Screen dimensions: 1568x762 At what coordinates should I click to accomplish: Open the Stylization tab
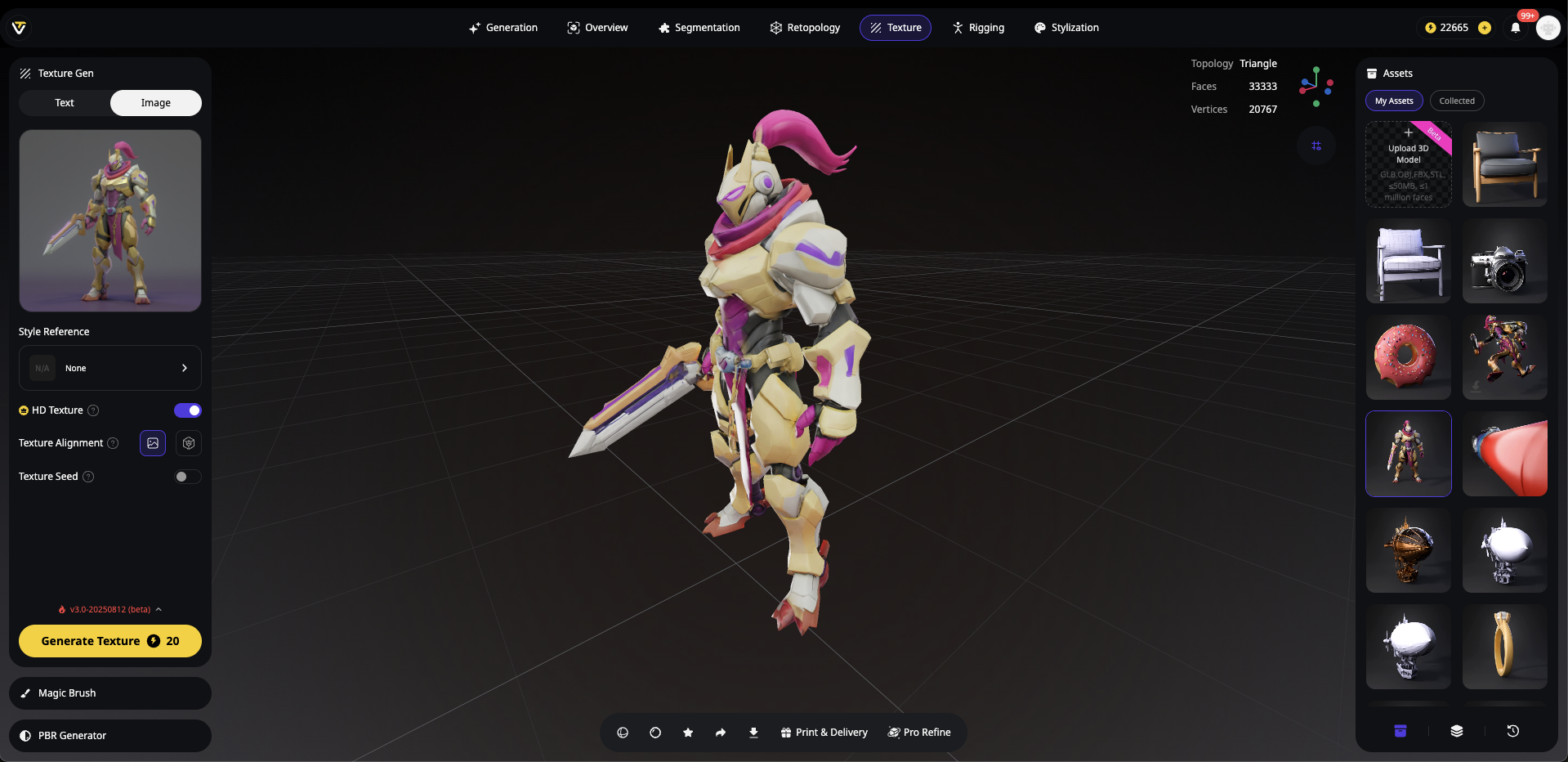1066,28
